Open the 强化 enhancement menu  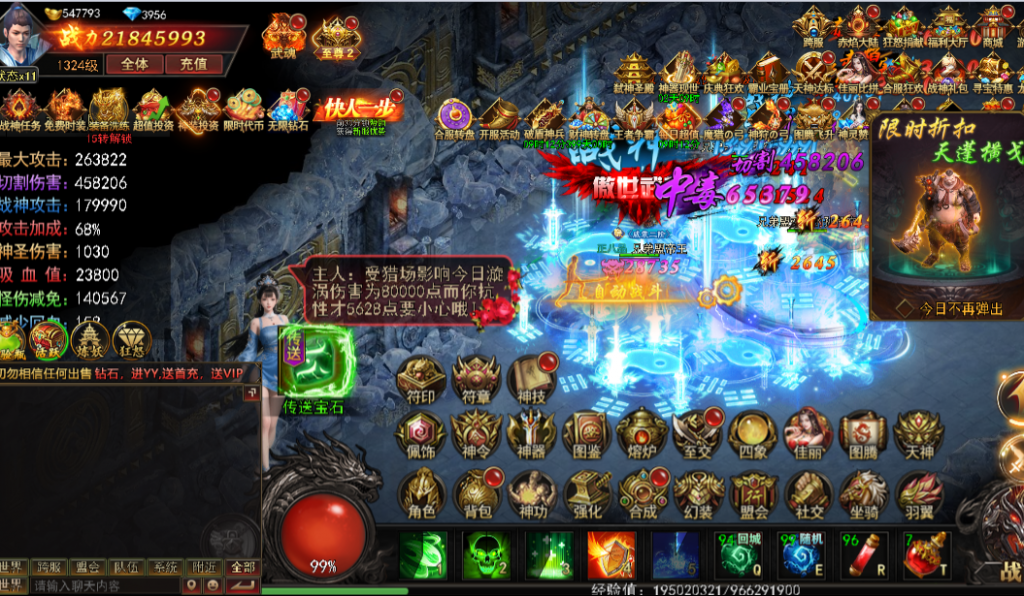pyautogui.click(x=587, y=494)
